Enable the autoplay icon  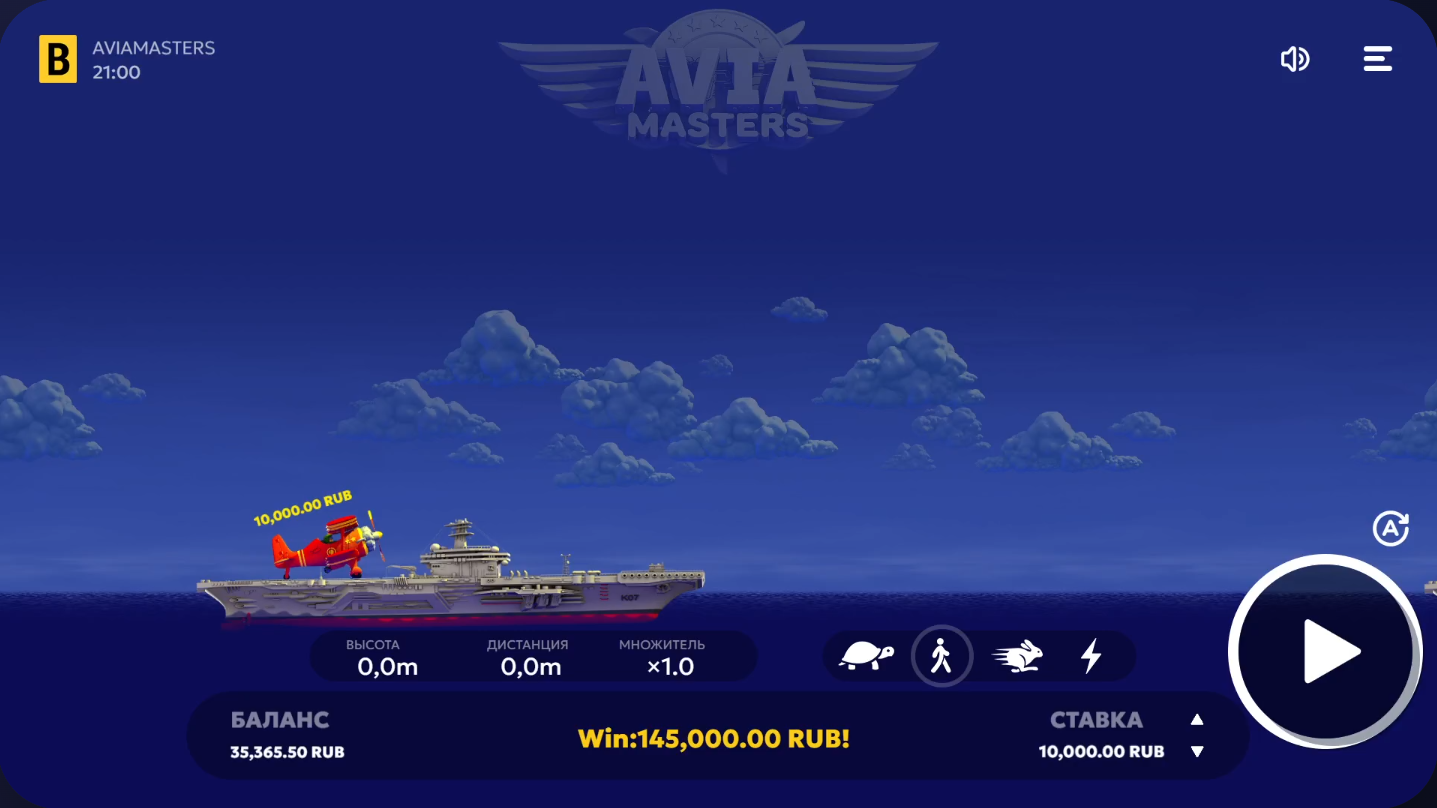1390,529
